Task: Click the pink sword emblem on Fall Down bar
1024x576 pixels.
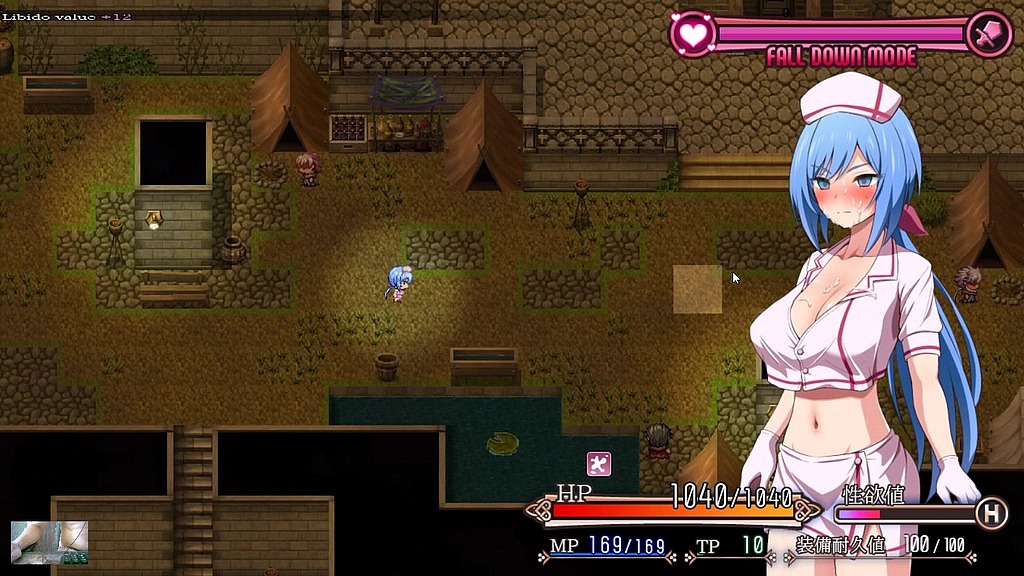Action: tap(991, 33)
